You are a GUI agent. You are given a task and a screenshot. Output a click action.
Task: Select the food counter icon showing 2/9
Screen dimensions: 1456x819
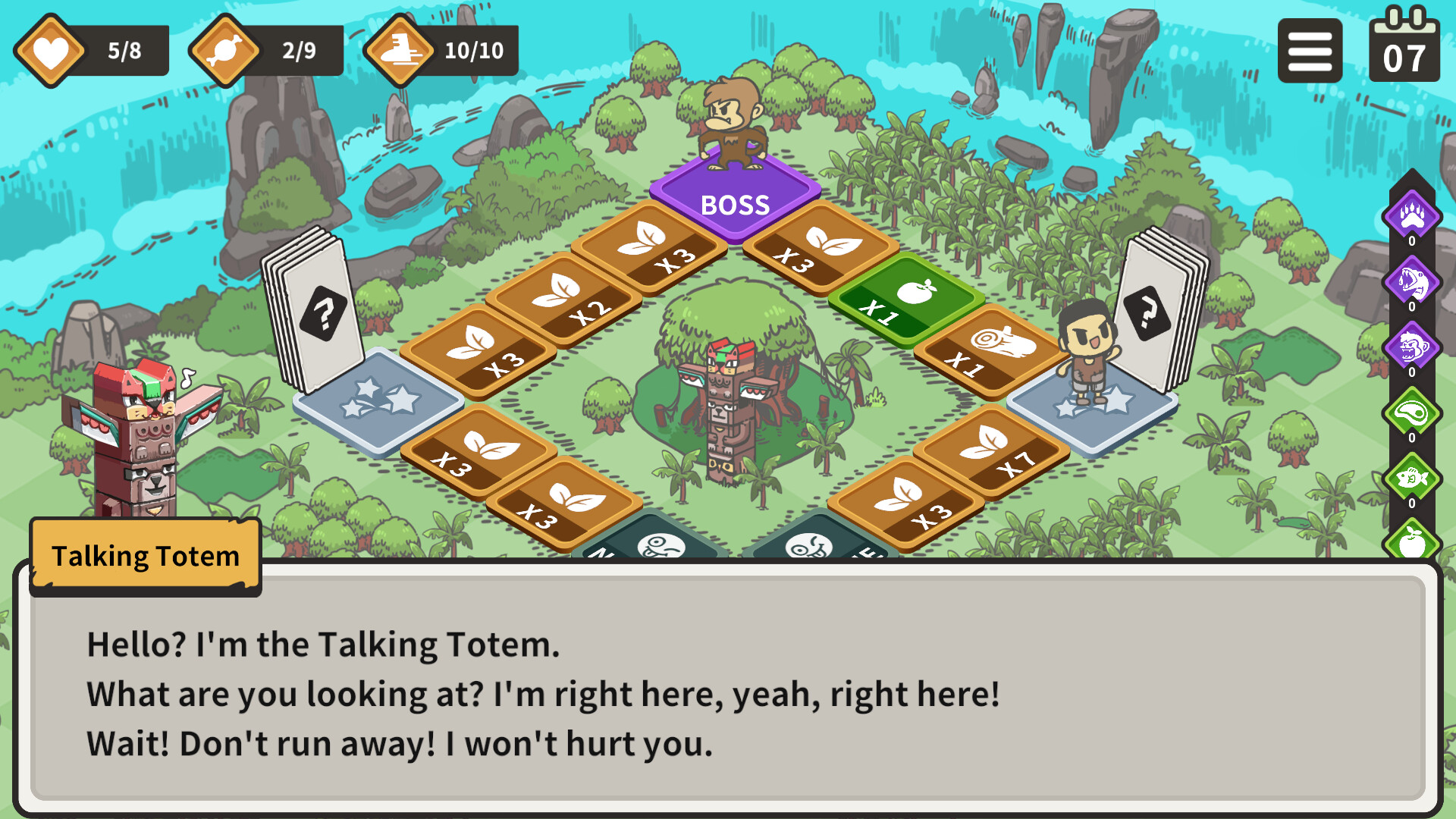coord(265,49)
